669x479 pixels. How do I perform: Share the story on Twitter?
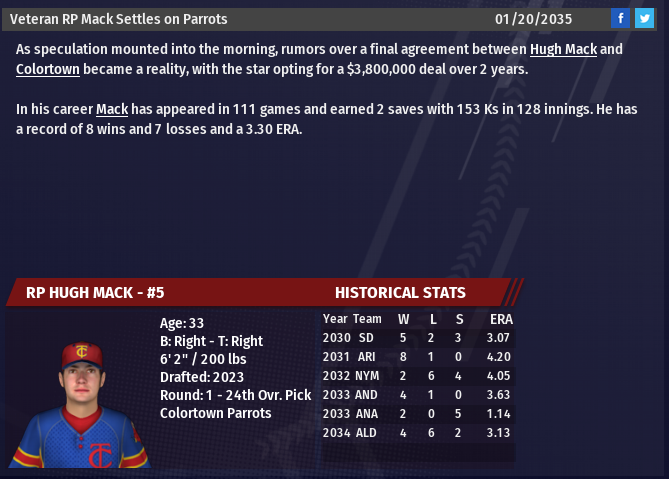click(644, 18)
